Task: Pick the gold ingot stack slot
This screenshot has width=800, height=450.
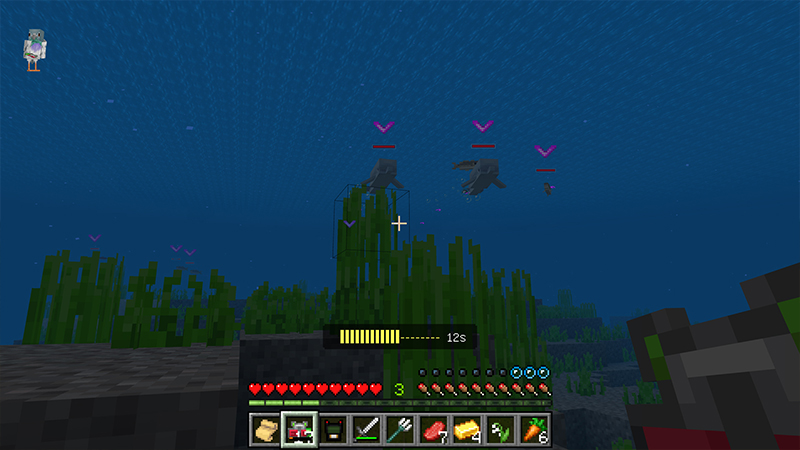Action: [468, 429]
